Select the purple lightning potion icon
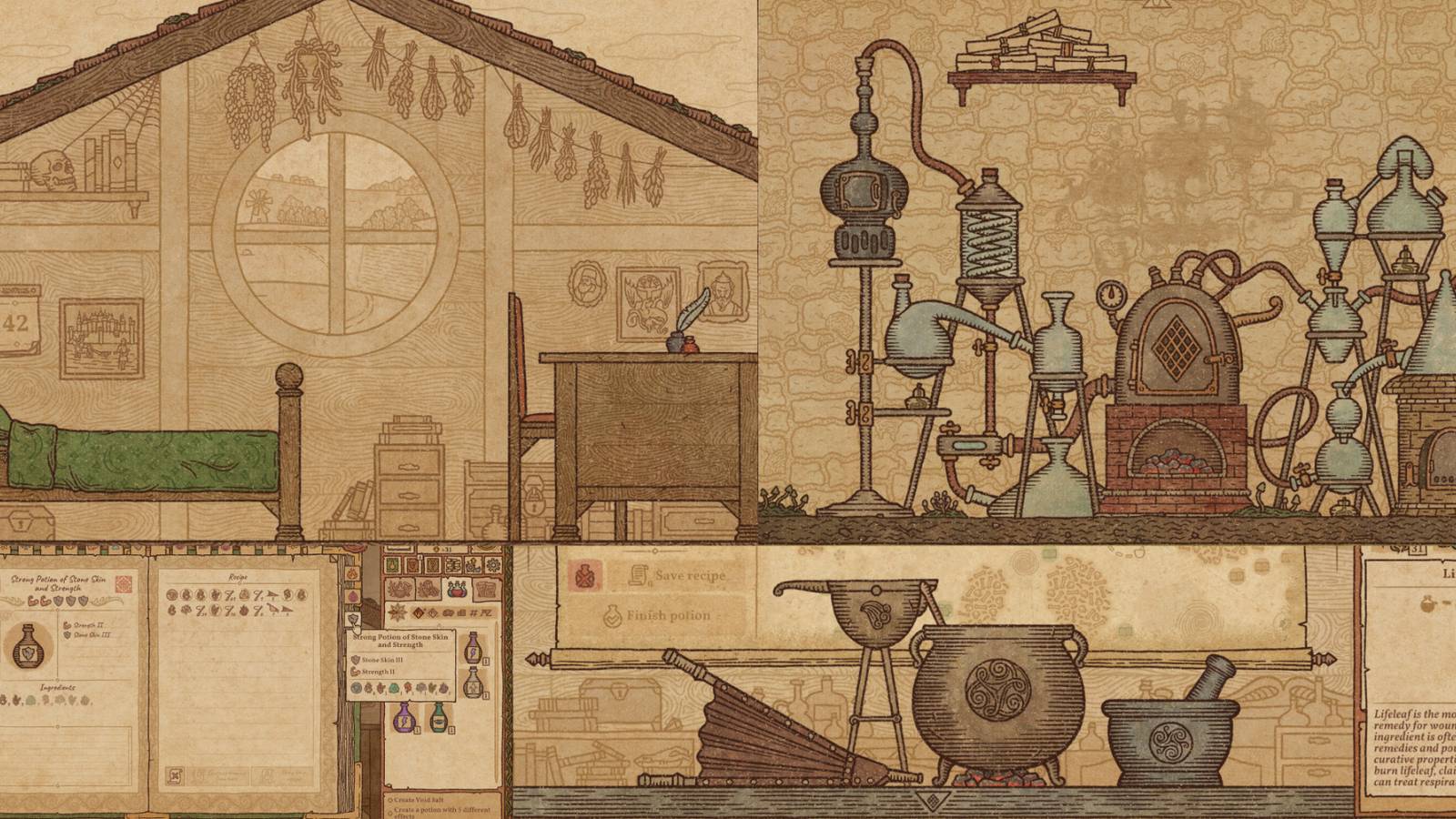The image size is (1456, 819). 406,719
